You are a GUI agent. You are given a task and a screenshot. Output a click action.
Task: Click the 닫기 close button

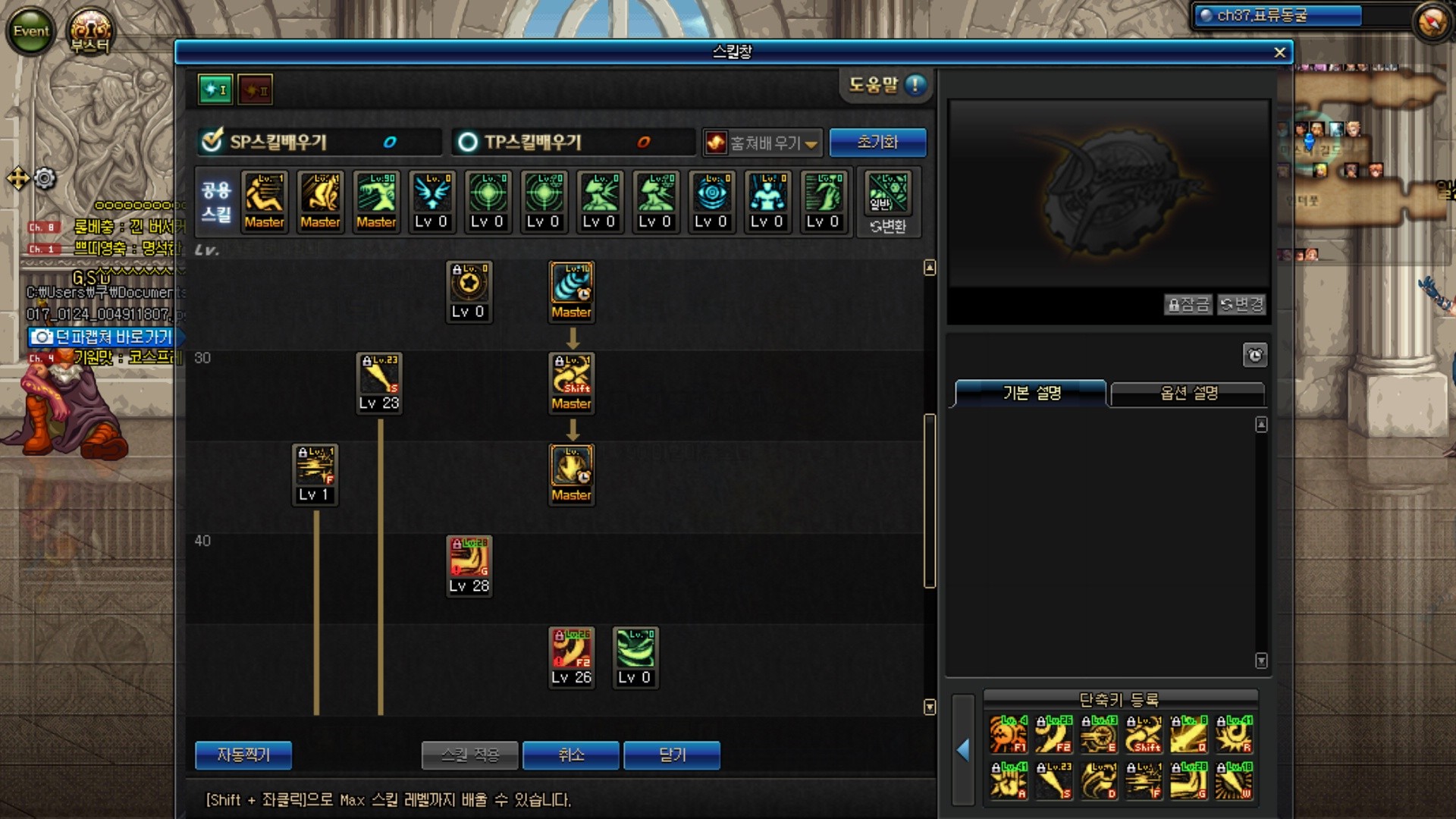[672, 755]
